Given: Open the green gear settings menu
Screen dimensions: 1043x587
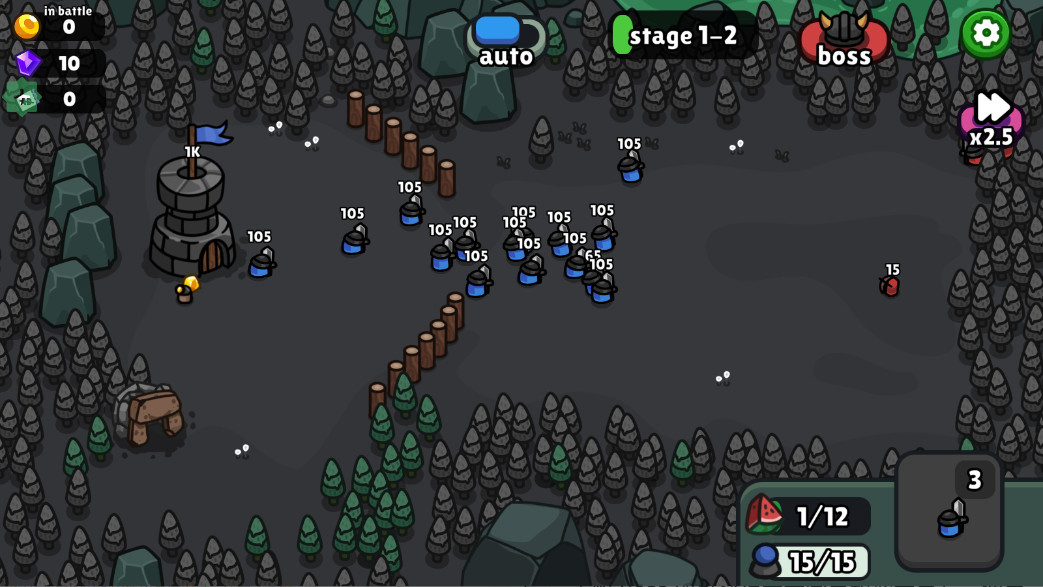Looking at the screenshot, I should [x=985, y=33].
